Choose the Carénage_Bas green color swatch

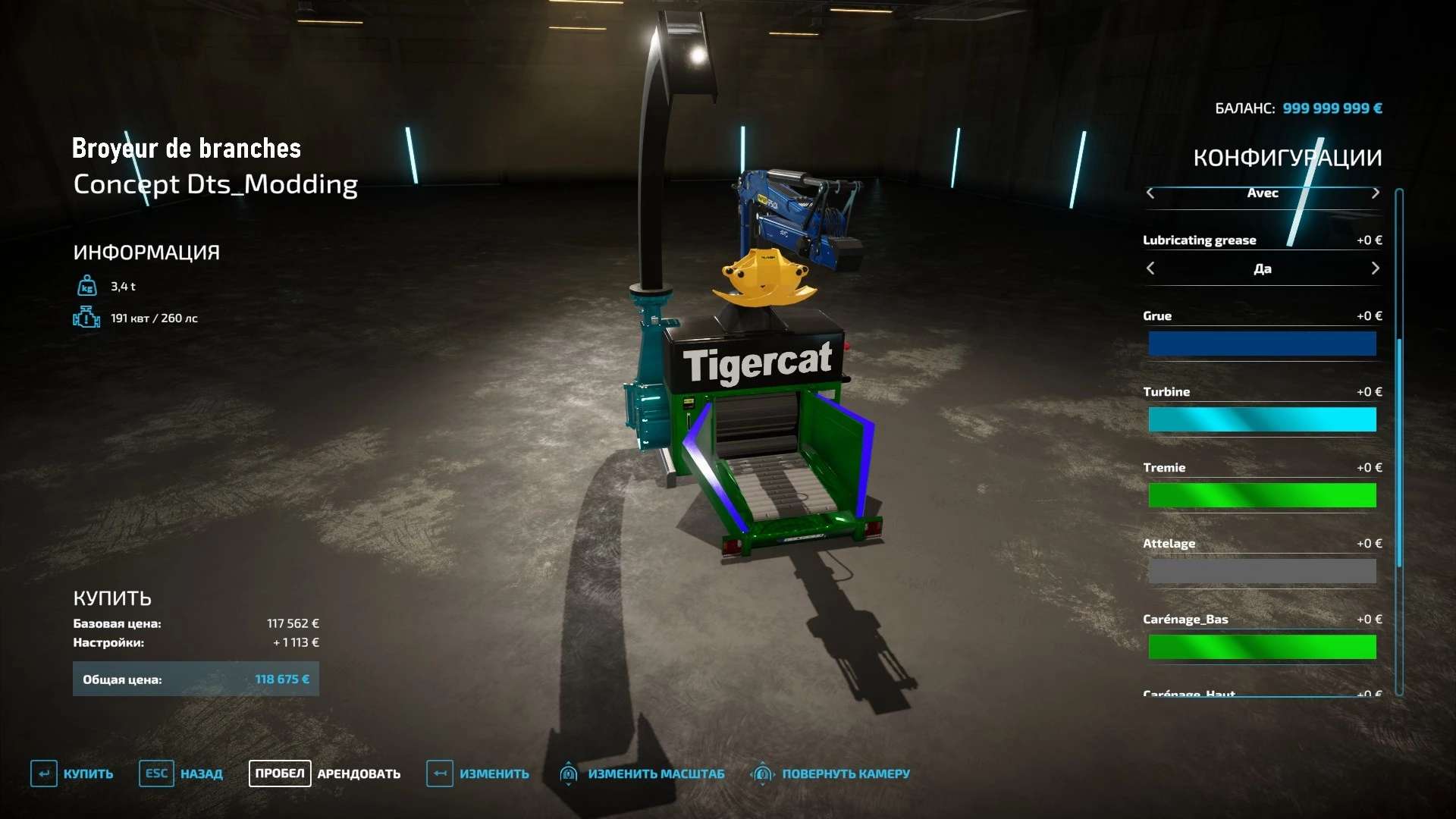click(1262, 647)
